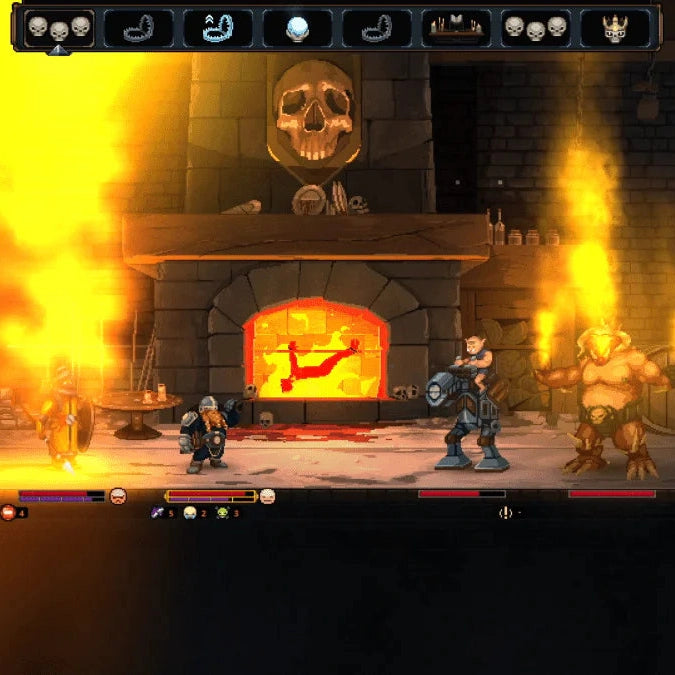The image size is (675, 675).
Task: Select the crystal orb room icon
Action: (297, 28)
